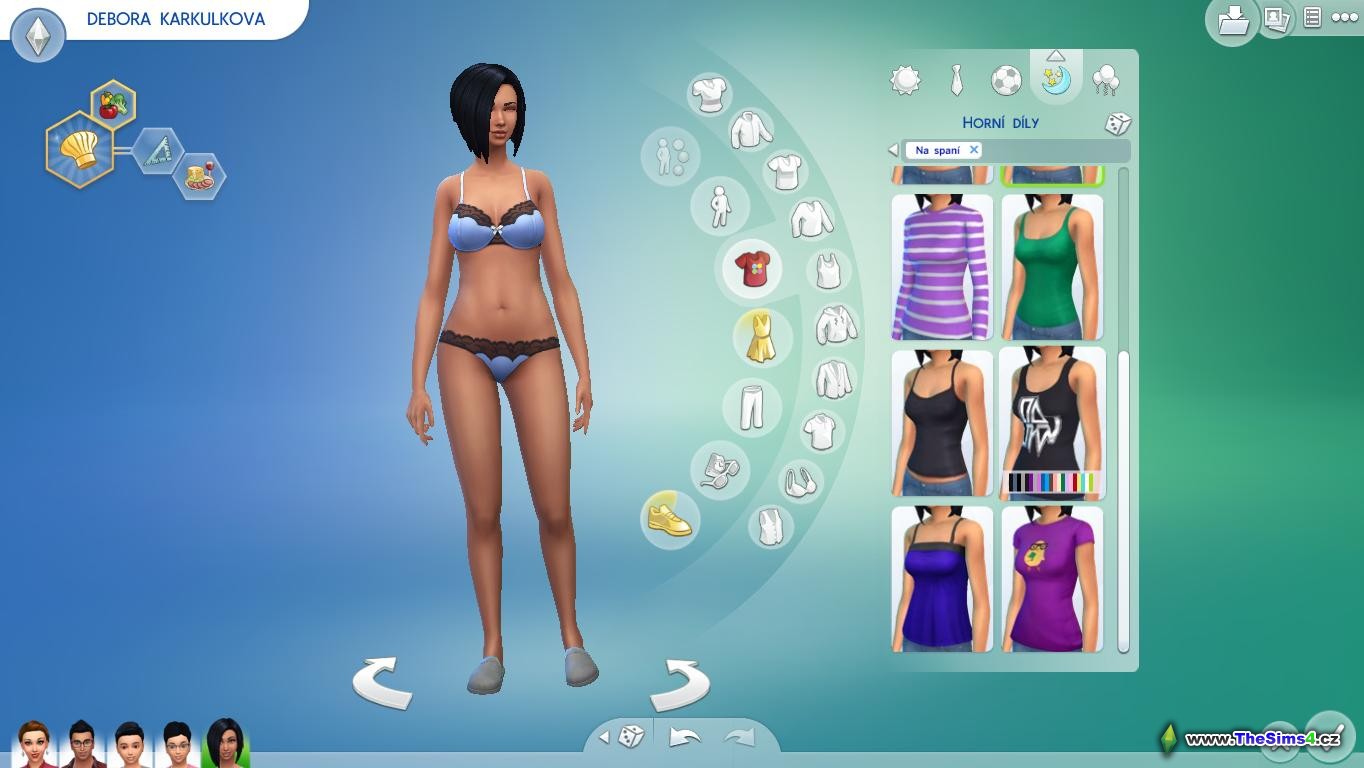Select the blue camisole top
This screenshot has width=1364, height=768.
[x=941, y=579]
